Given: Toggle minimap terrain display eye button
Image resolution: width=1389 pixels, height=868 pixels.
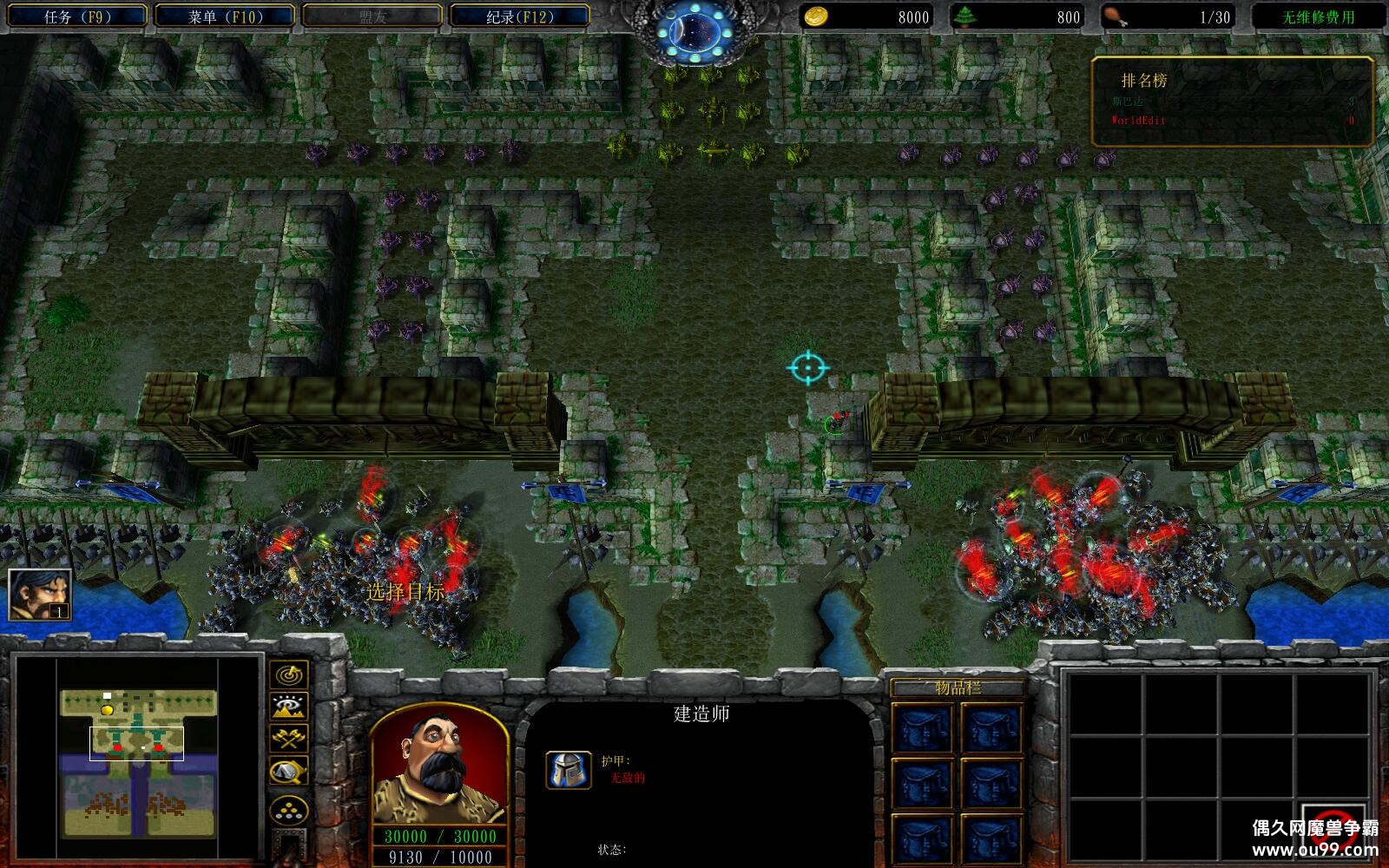Looking at the screenshot, I should coord(288,707).
